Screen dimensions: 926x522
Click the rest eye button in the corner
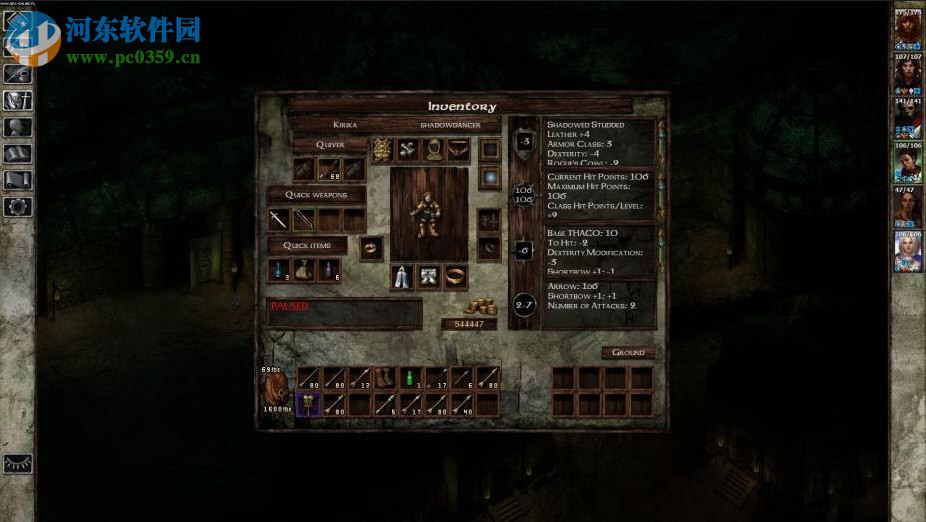[x=18, y=463]
